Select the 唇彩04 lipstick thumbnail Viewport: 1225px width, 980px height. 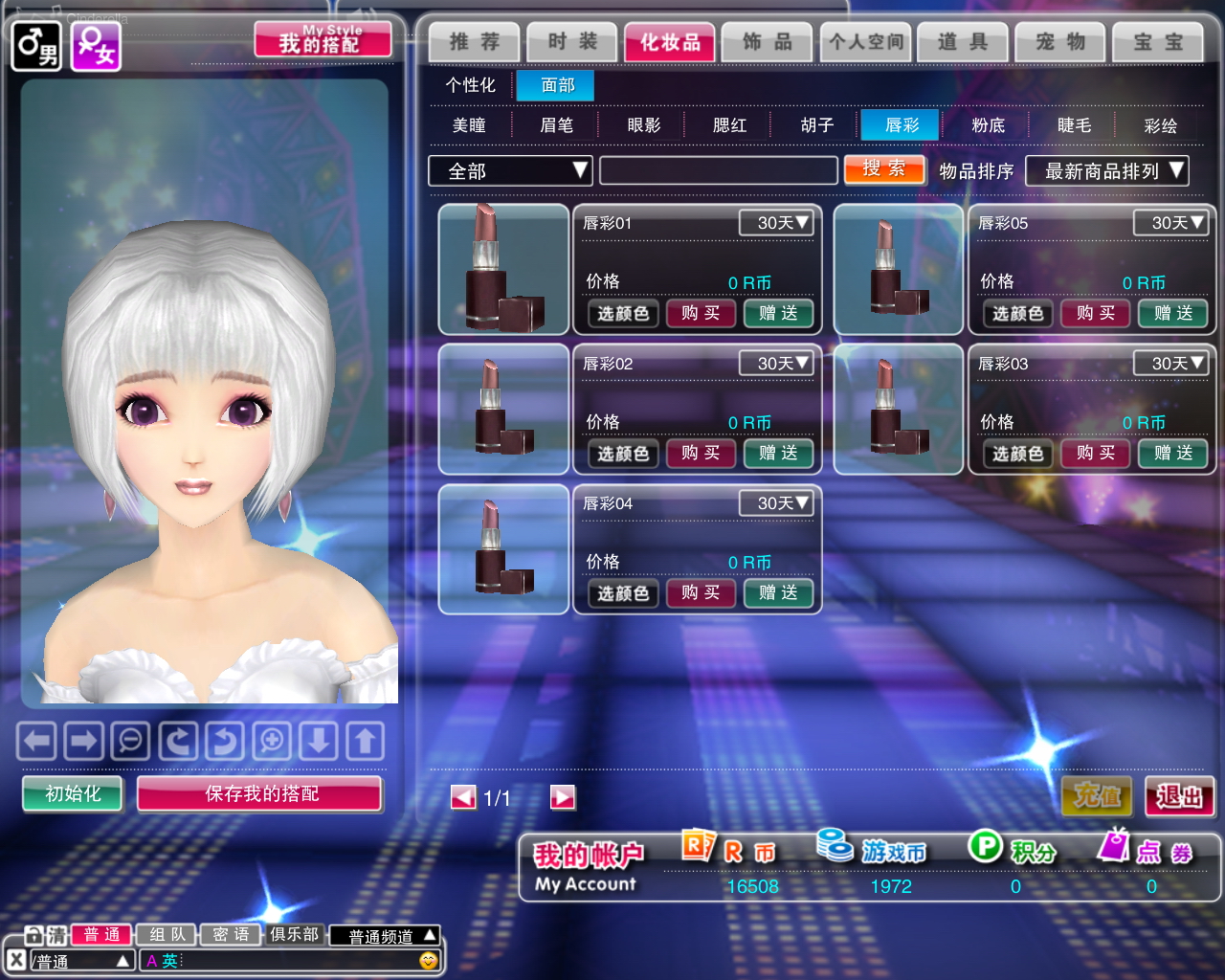[x=503, y=549]
